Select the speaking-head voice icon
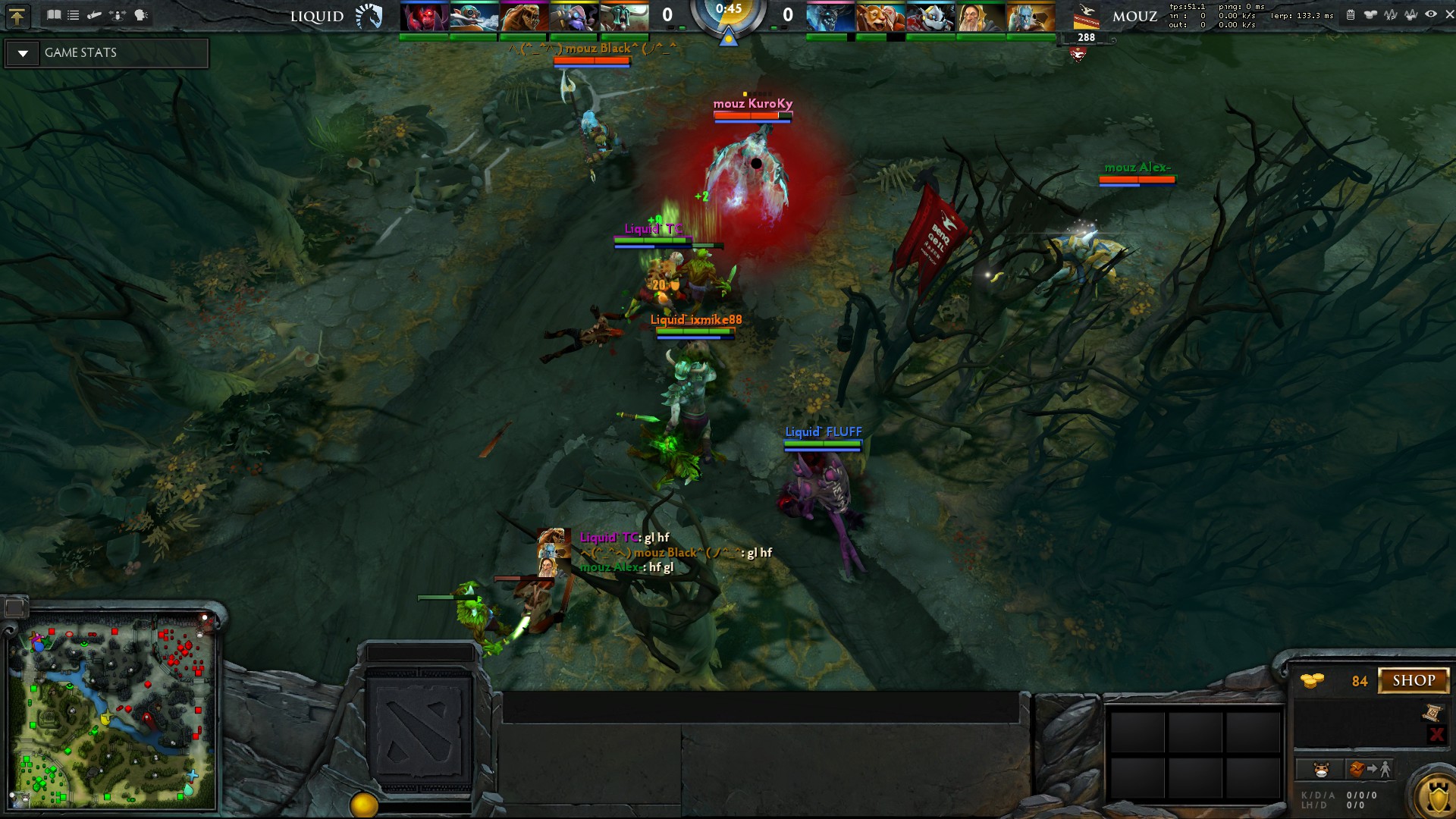Image resolution: width=1456 pixels, height=819 pixels. pos(141,15)
